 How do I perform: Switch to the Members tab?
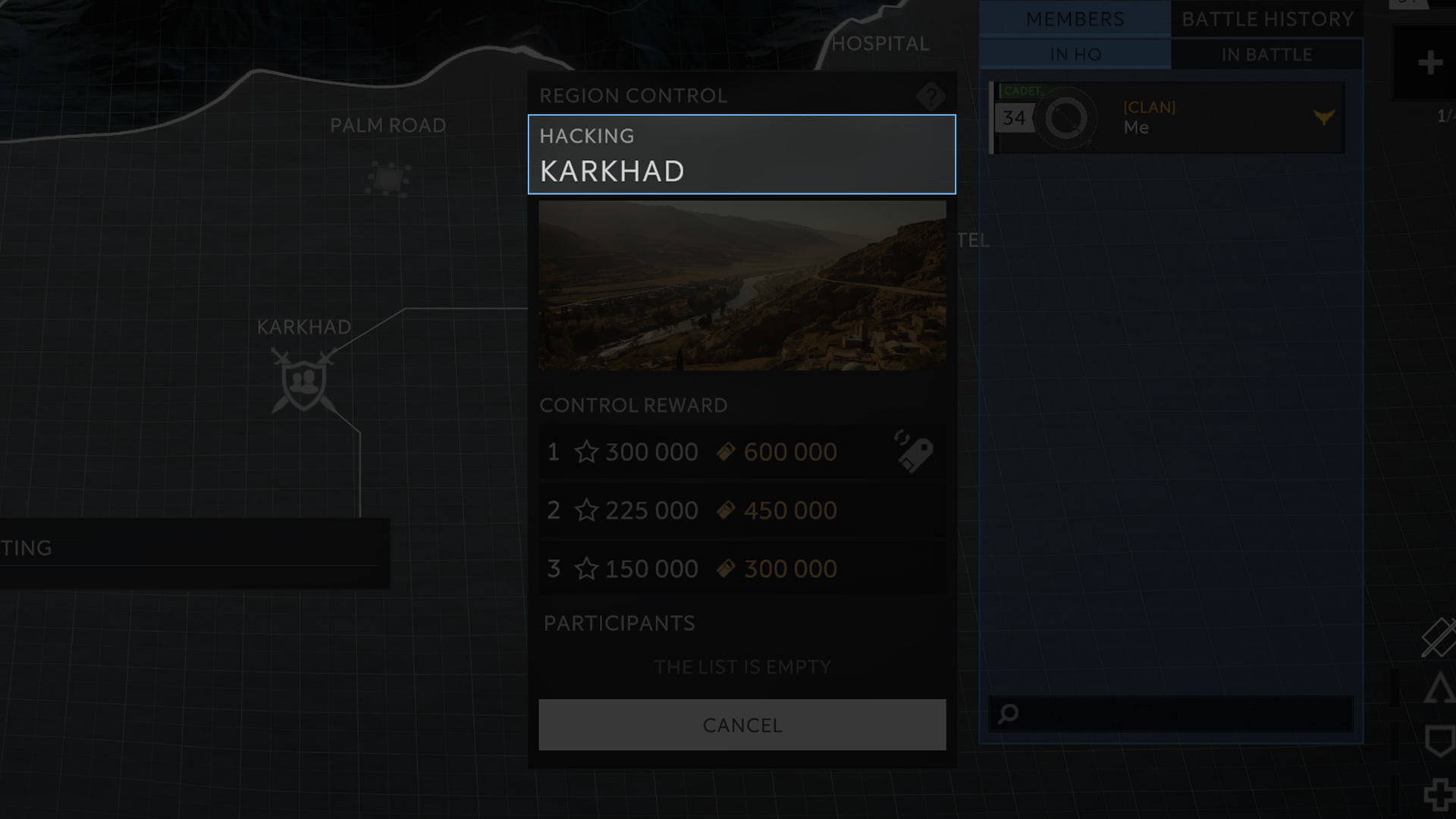pyautogui.click(x=1075, y=19)
